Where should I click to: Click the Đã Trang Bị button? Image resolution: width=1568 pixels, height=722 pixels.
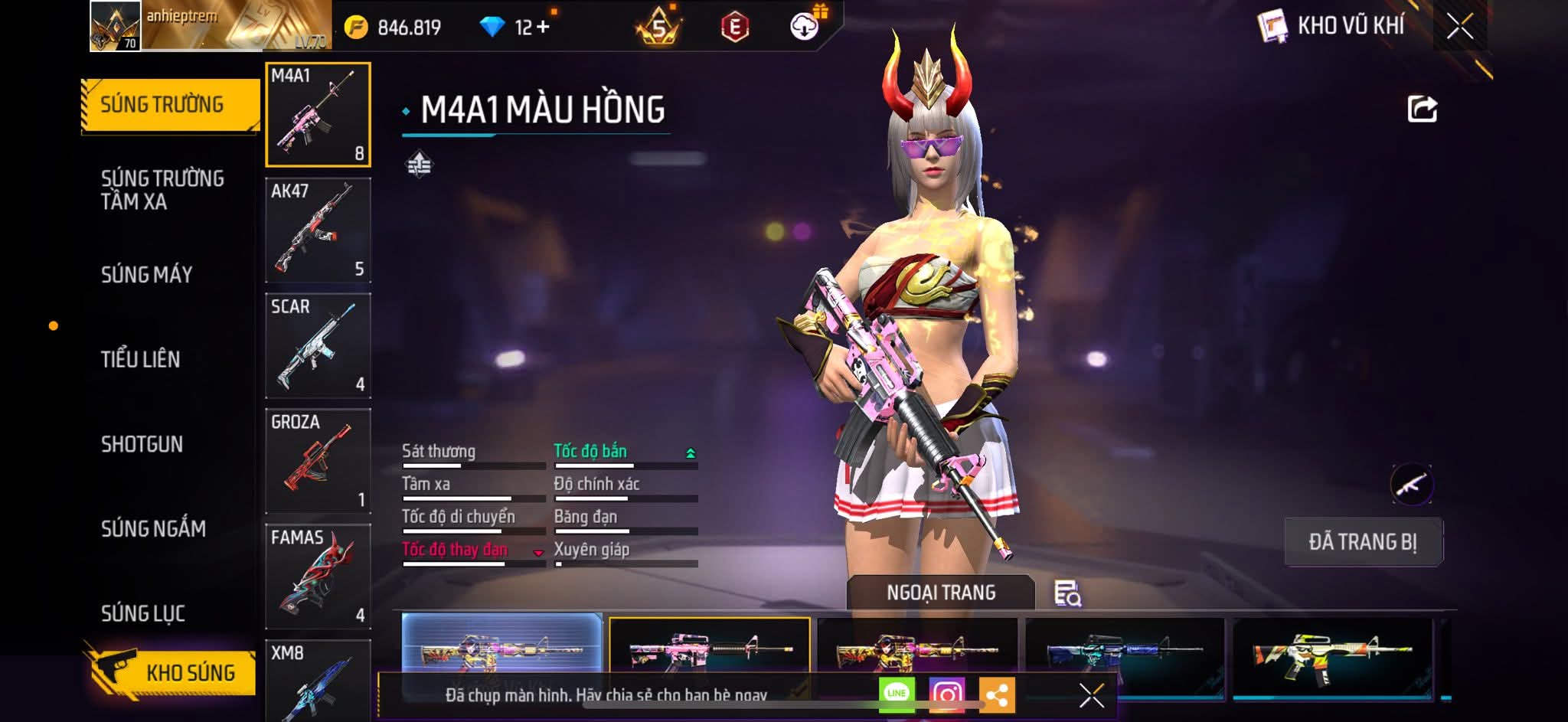coord(1363,542)
